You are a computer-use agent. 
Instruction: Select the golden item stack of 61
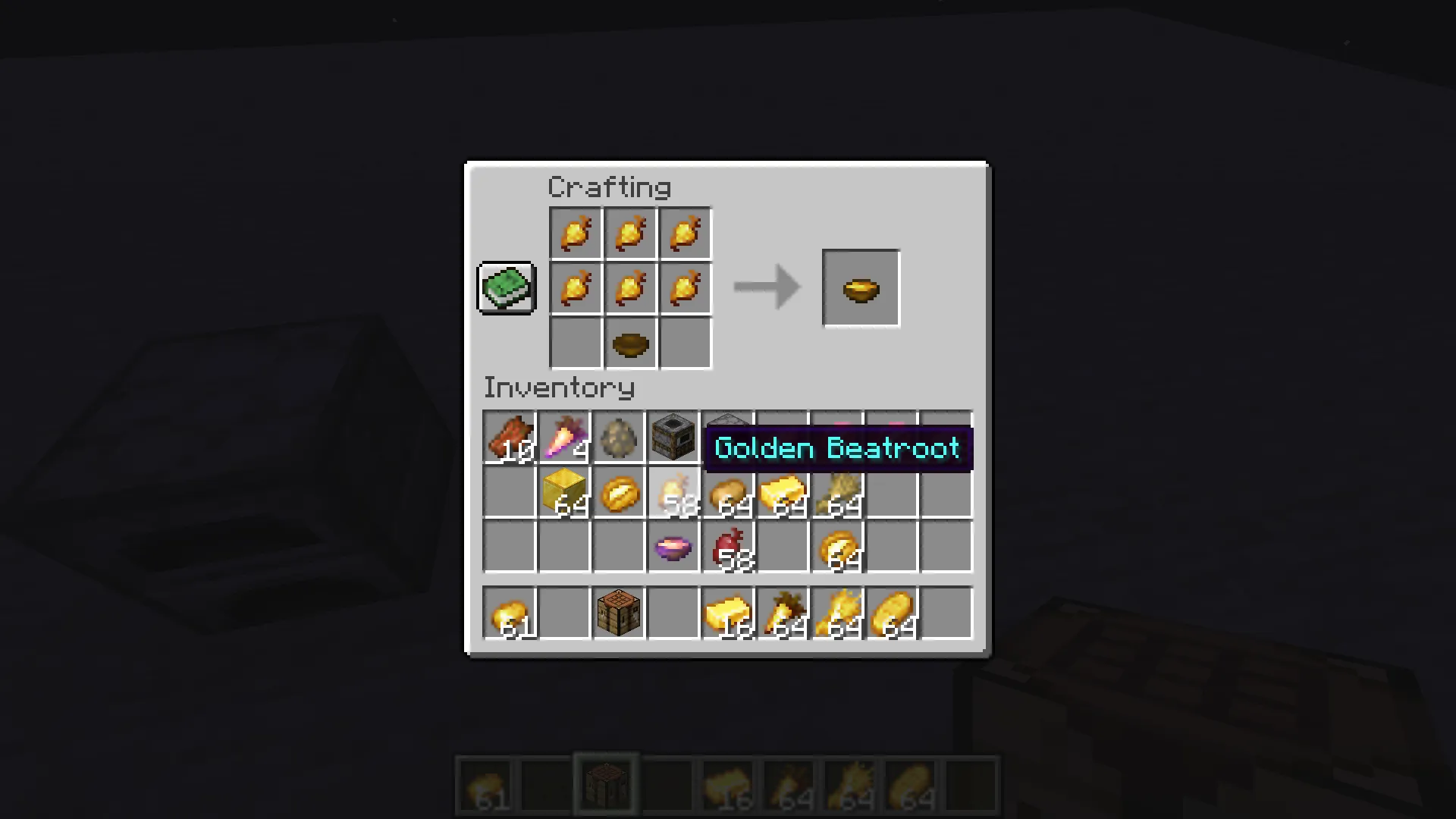(x=509, y=614)
